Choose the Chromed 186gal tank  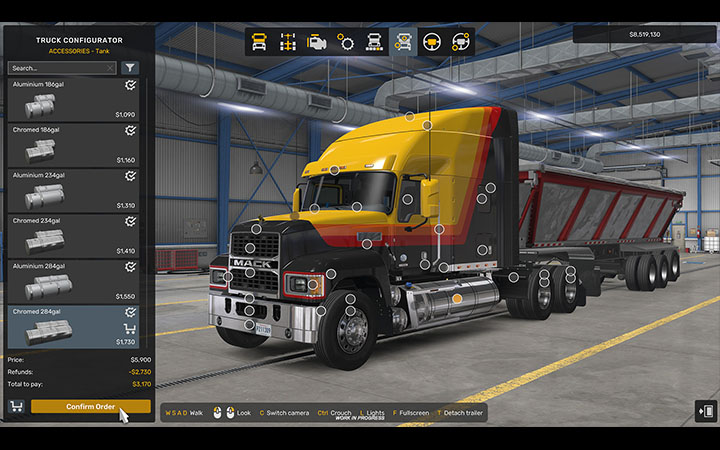pos(75,145)
